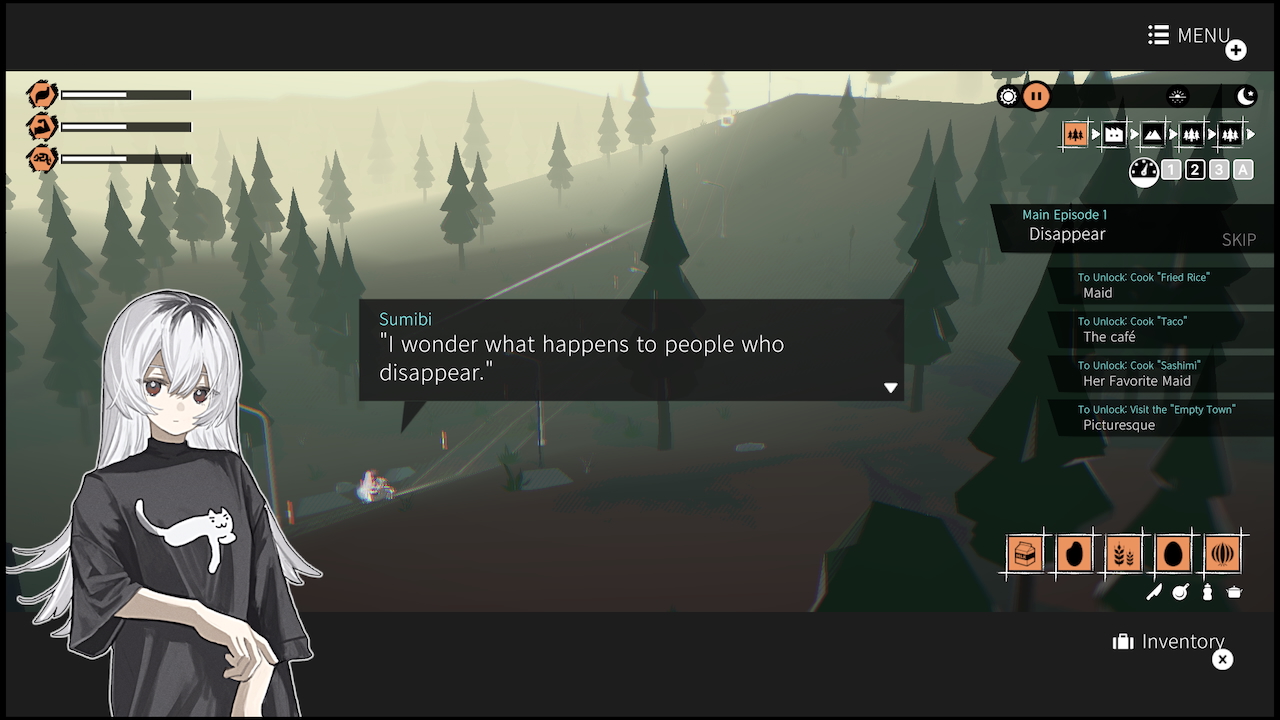Select the milk carton ingredient
Image resolution: width=1280 pixels, height=720 pixels.
[1025, 552]
